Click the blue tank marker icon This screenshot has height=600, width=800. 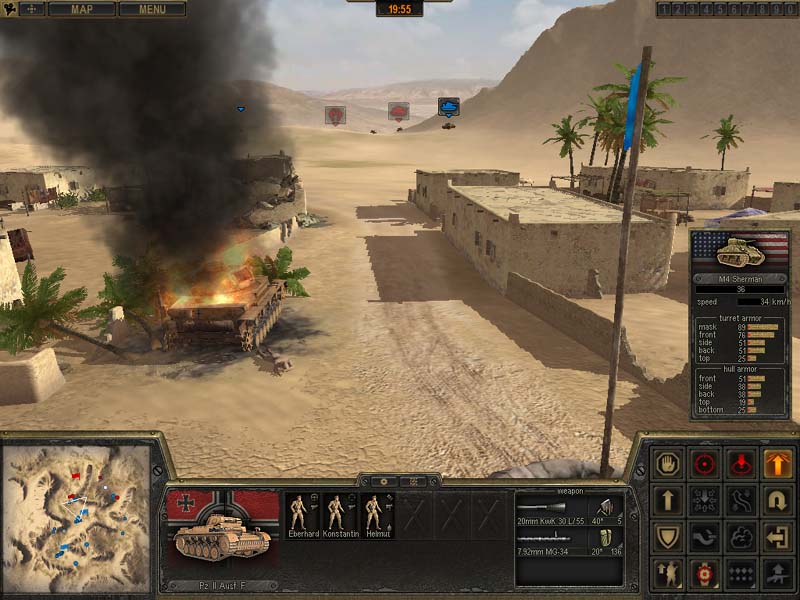(448, 107)
